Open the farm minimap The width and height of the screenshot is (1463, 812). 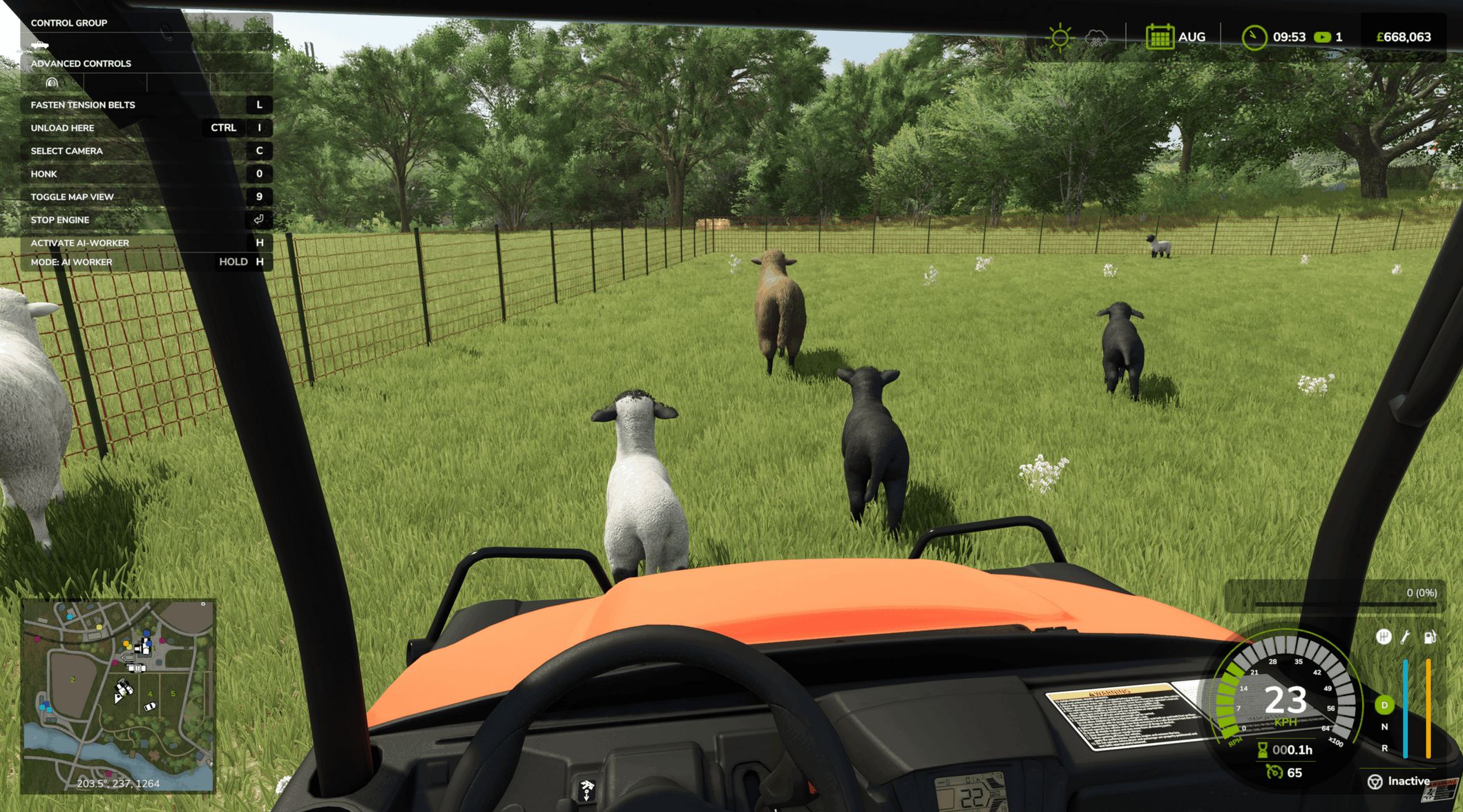[x=117, y=695]
